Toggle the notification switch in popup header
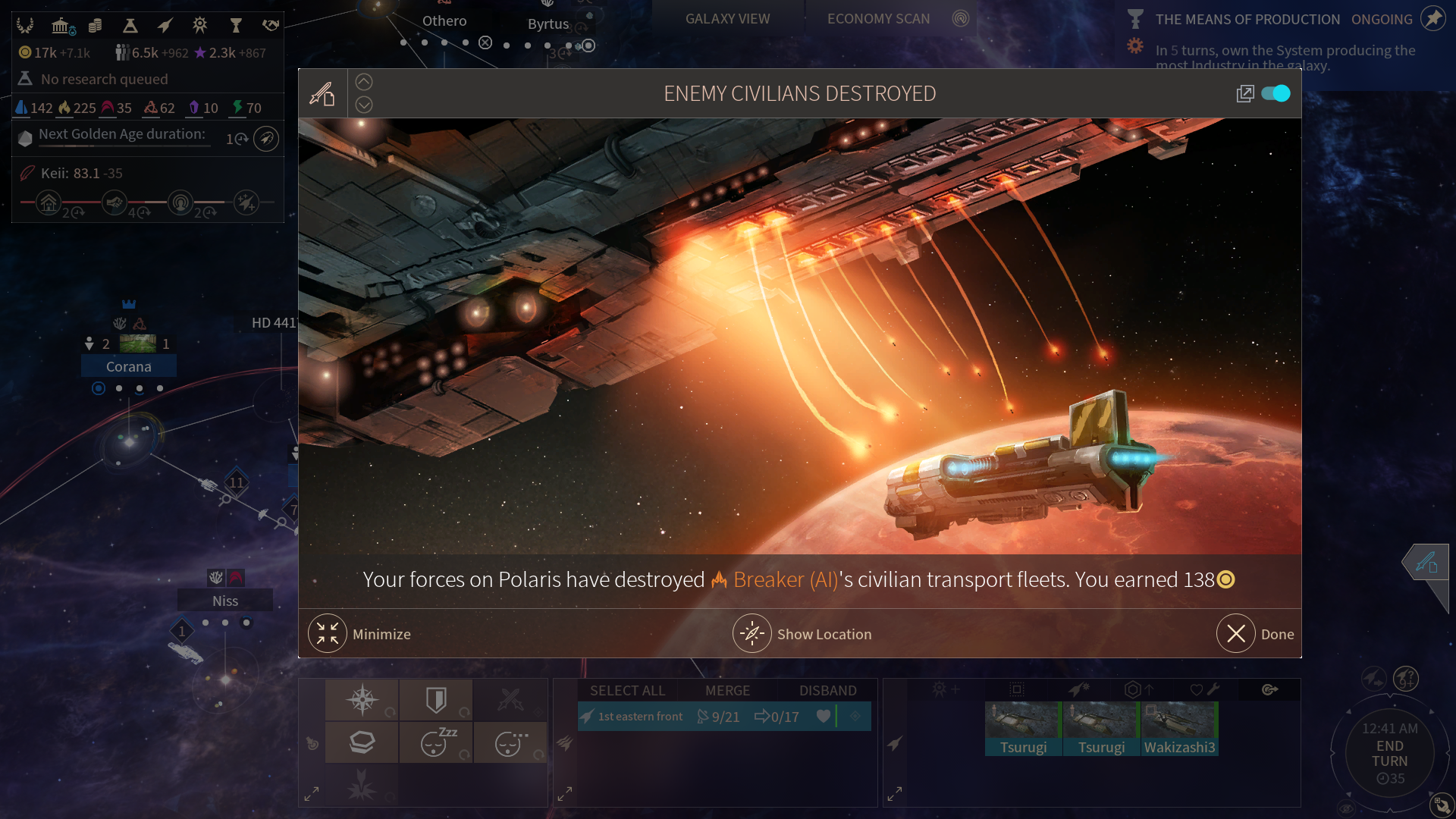 (1276, 93)
